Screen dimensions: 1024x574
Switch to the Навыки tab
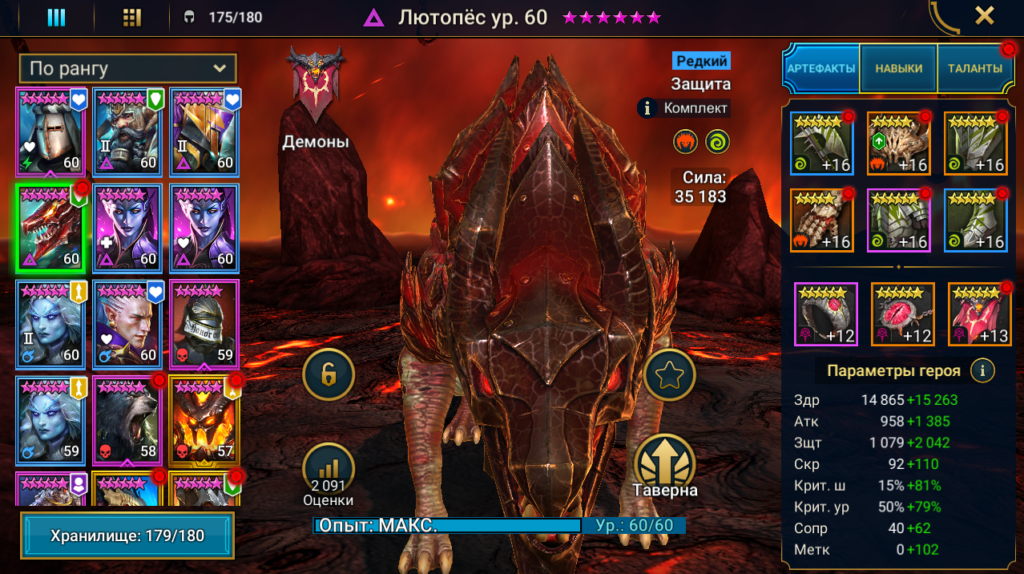pos(898,68)
